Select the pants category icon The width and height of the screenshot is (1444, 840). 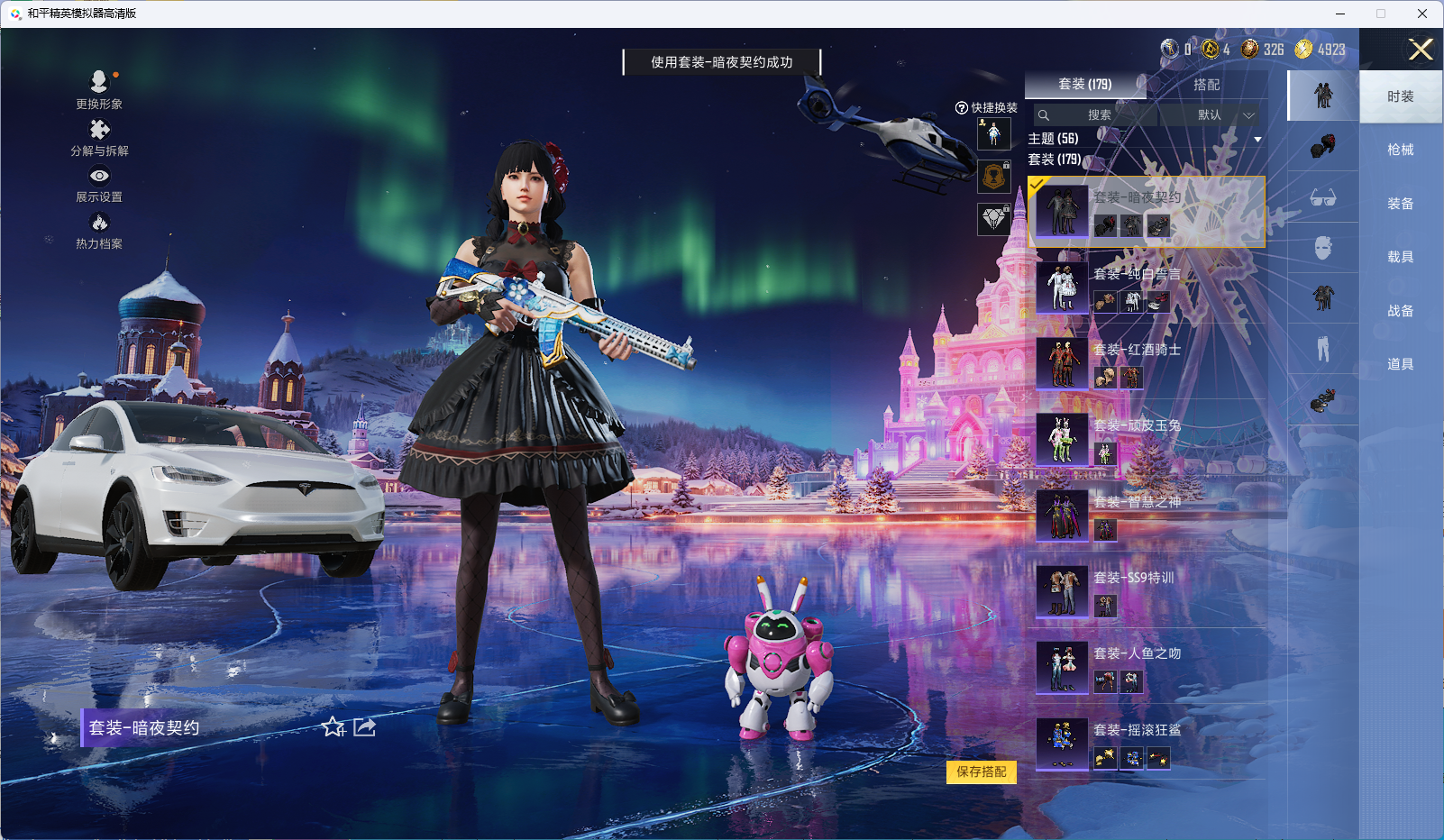click(x=1322, y=347)
